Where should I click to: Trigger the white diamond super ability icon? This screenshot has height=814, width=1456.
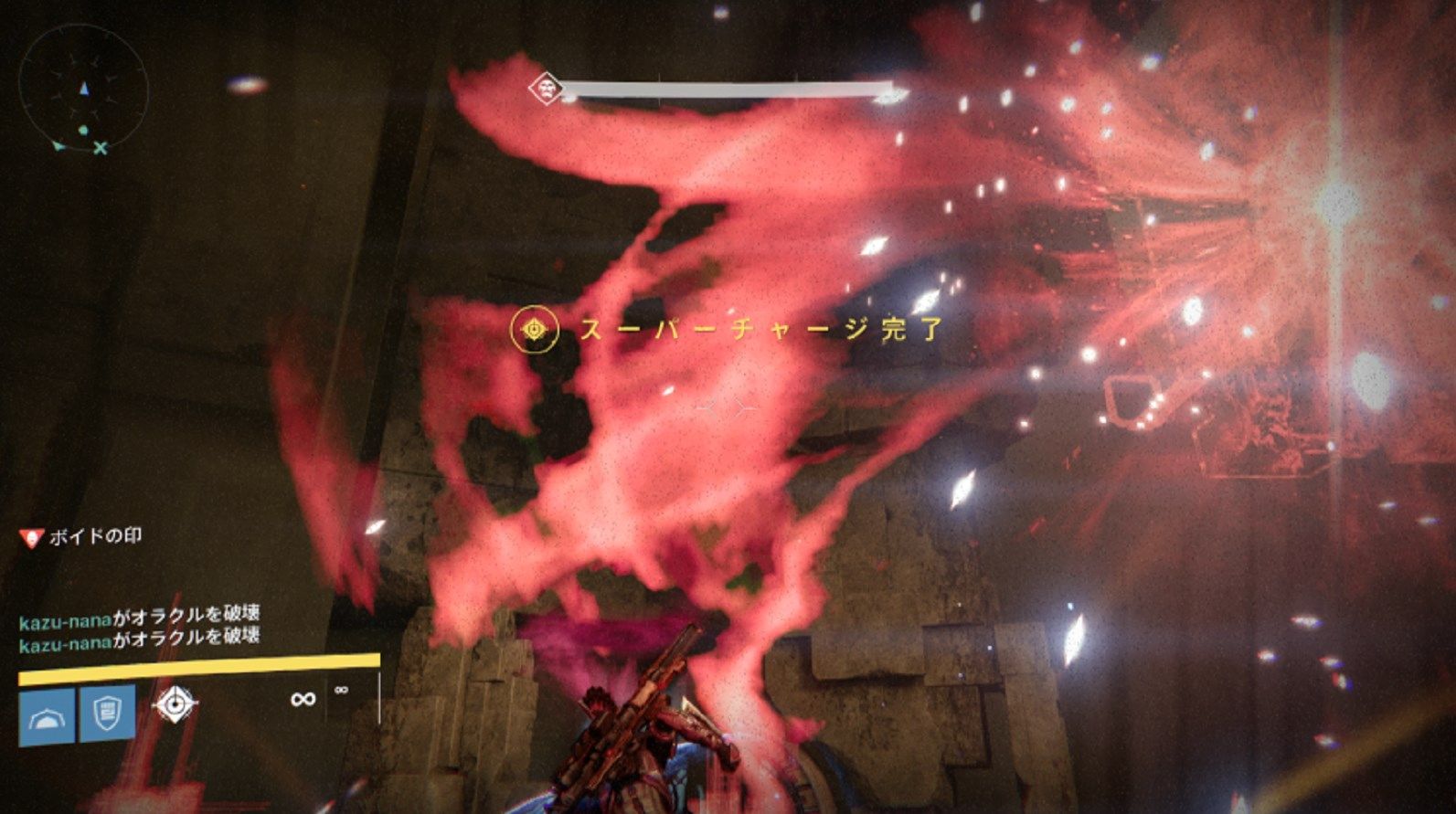click(174, 704)
